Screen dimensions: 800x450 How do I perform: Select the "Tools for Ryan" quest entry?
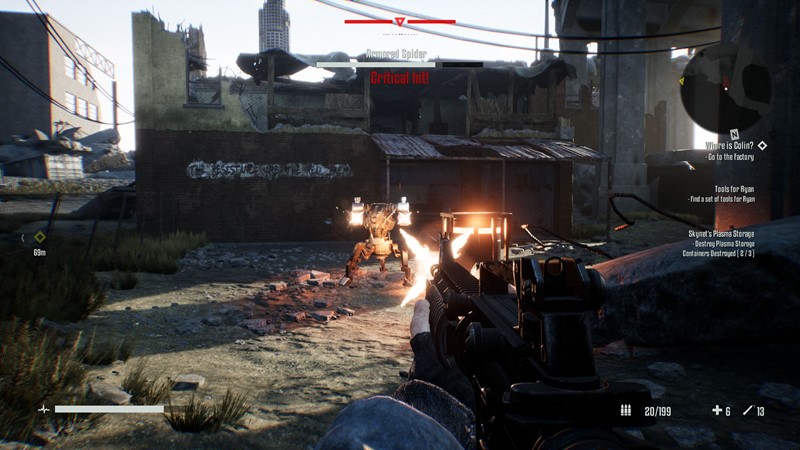coord(734,188)
